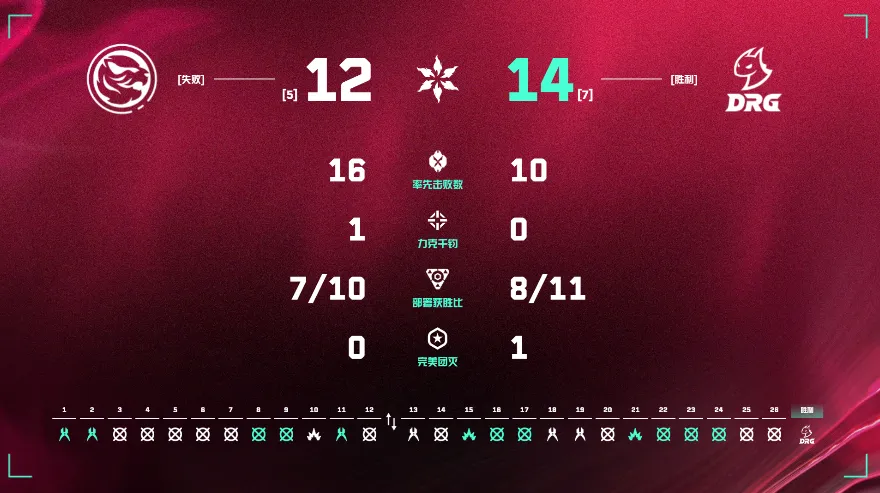This screenshot has width=880, height=493.
Task: Choose round 12 marker before the side swap
Action: (x=369, y=434)
